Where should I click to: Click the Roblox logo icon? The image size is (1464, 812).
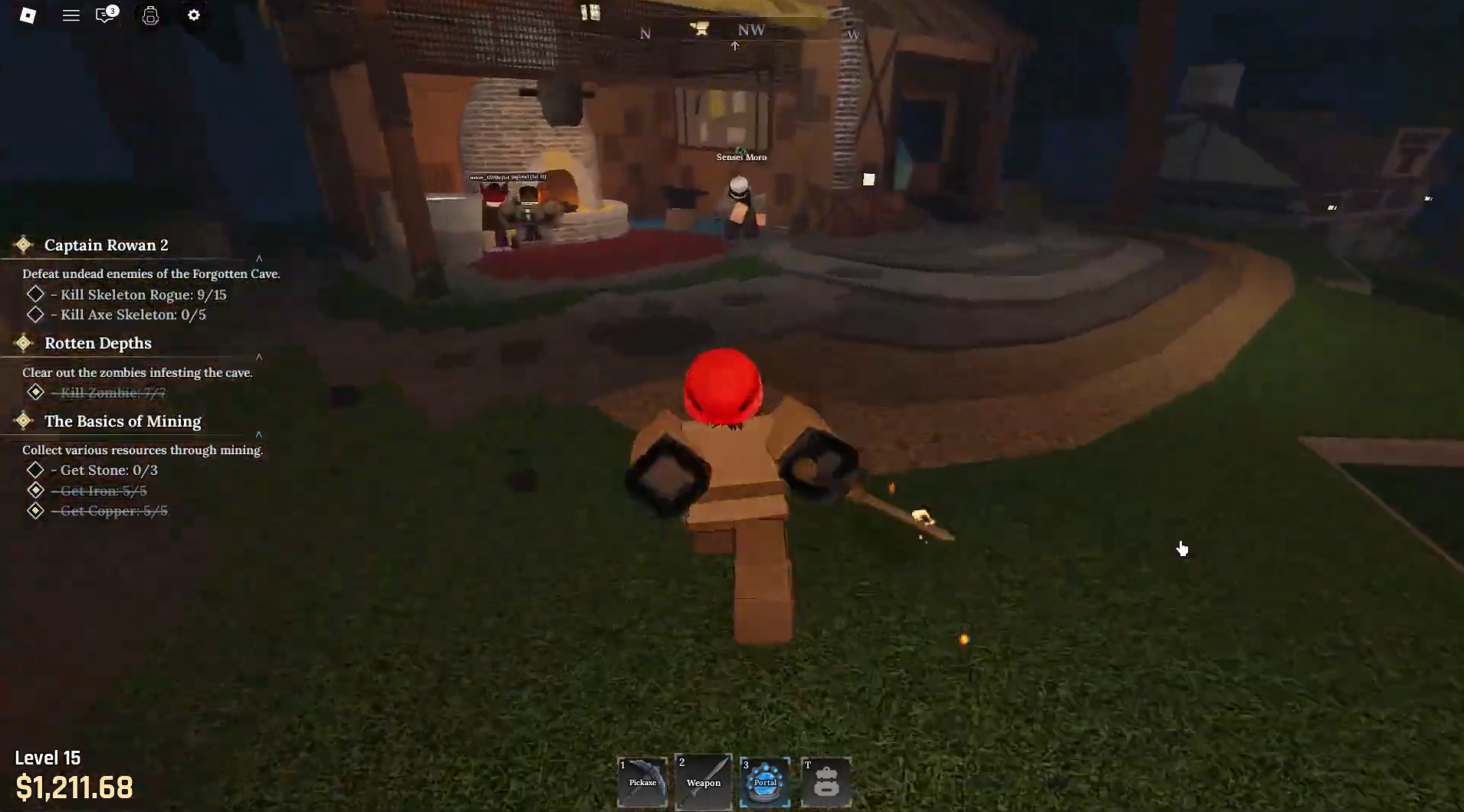pyautogui.click(x=28, y=15)
